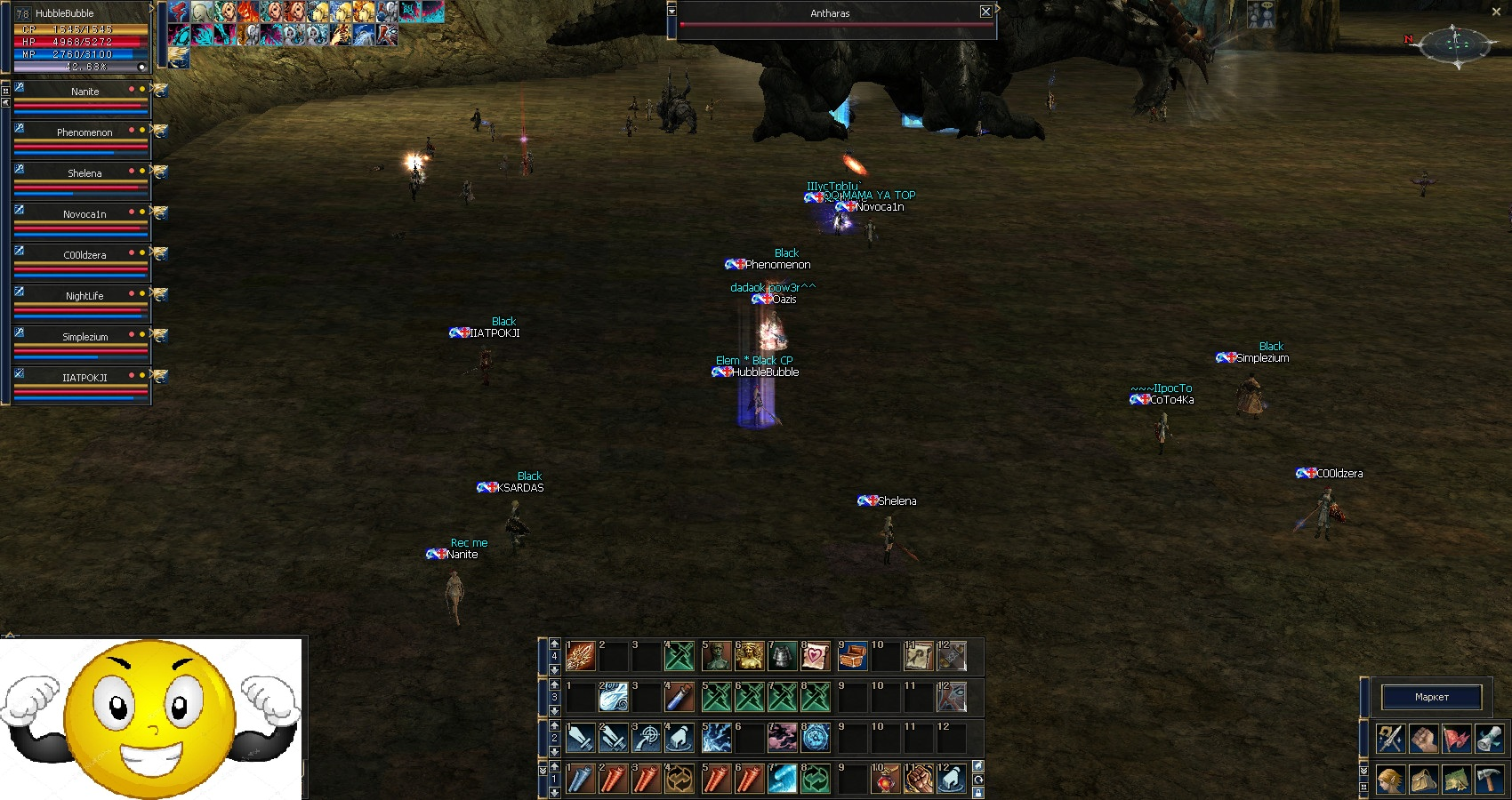Image resolution: width=1512 pixels, height=800 pixels.
Task: Open the world map icon
Action: pyautogui.click(x=1457, y=780)
